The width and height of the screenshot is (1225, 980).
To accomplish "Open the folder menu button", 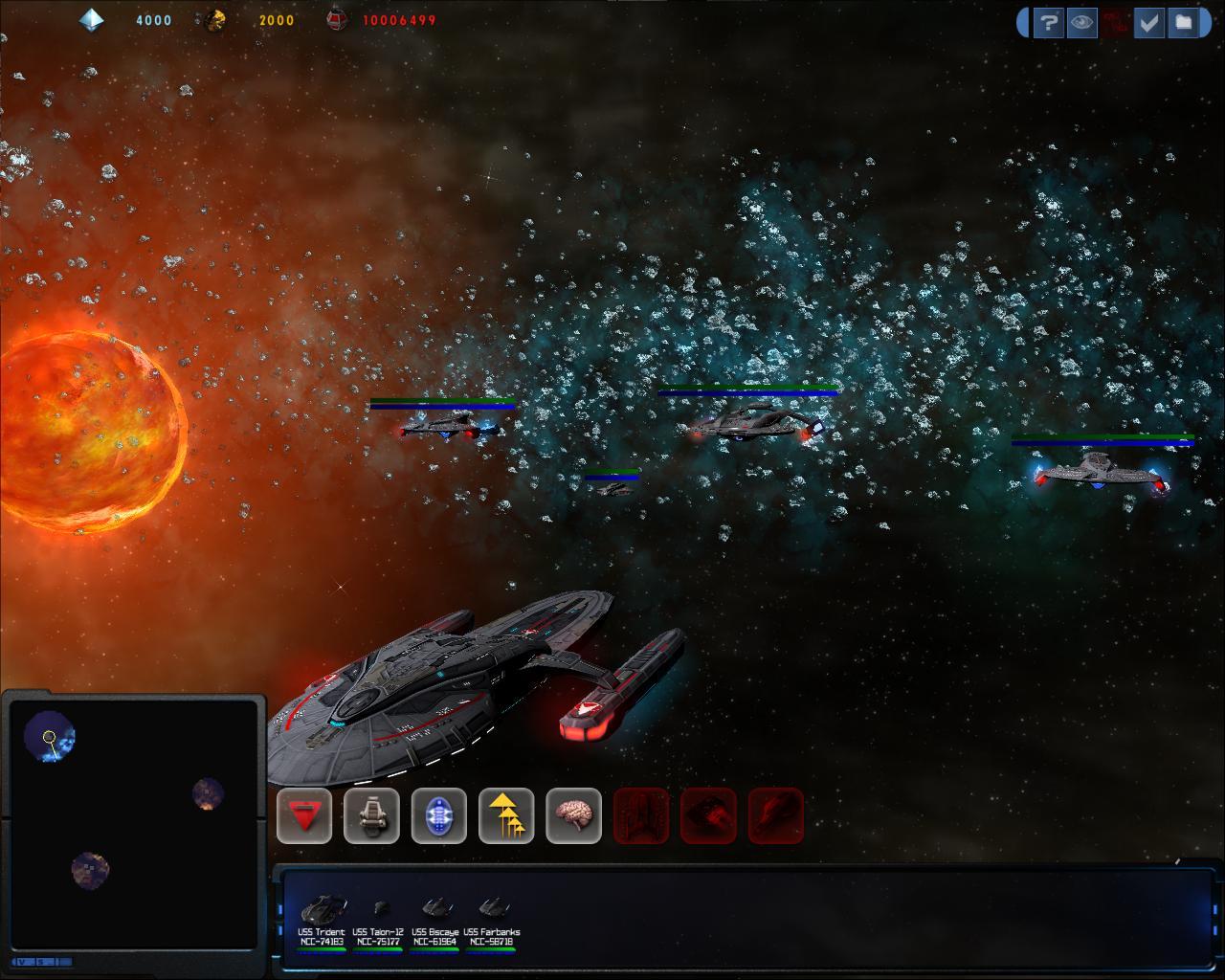I will pos(1183,22).
